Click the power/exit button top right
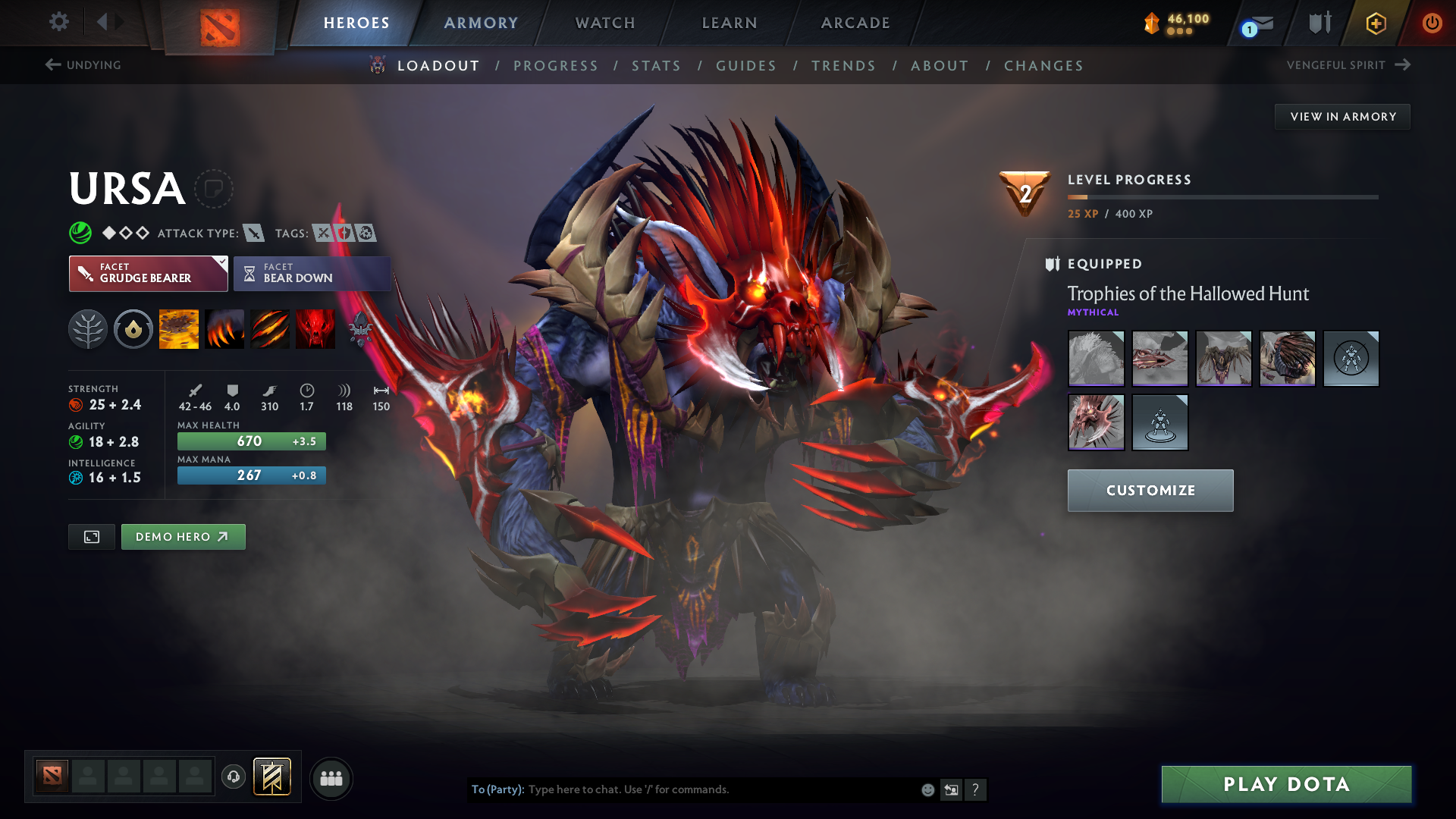The height and width of the screenshot is (819, 1456). click(1432, 24)
